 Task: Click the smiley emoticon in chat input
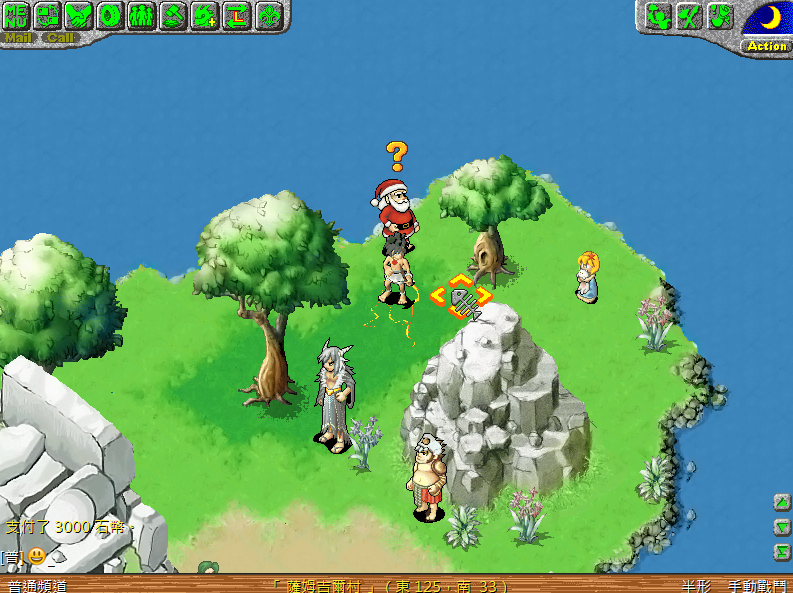(x=36, y=555)
